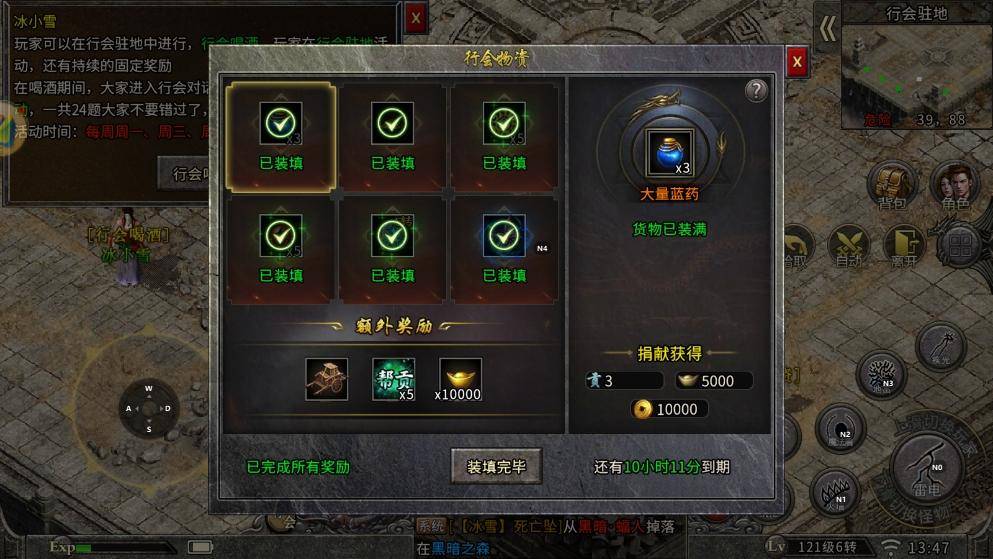
Task: Collapse the minimap with the double-arrow
Action: [x=827, y=29]
